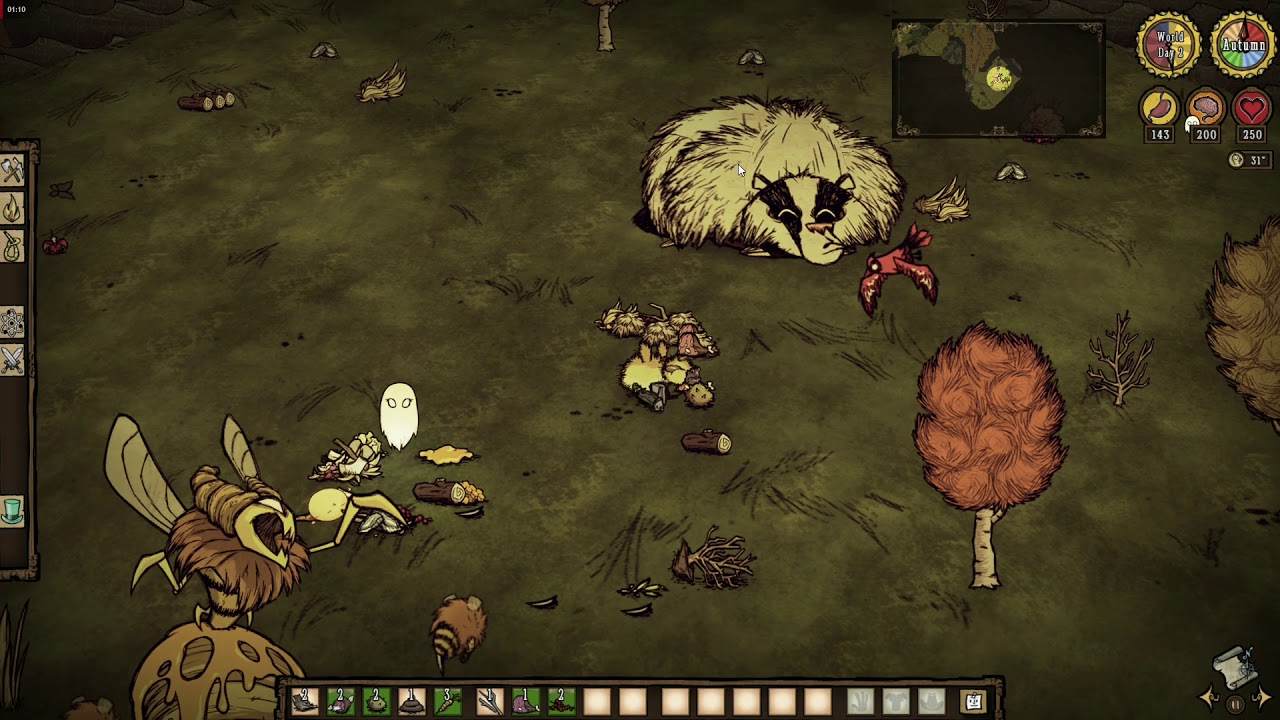Click the head hat equipment slot
Viewport: 1280px width, 720px height.
coord(931,701)
